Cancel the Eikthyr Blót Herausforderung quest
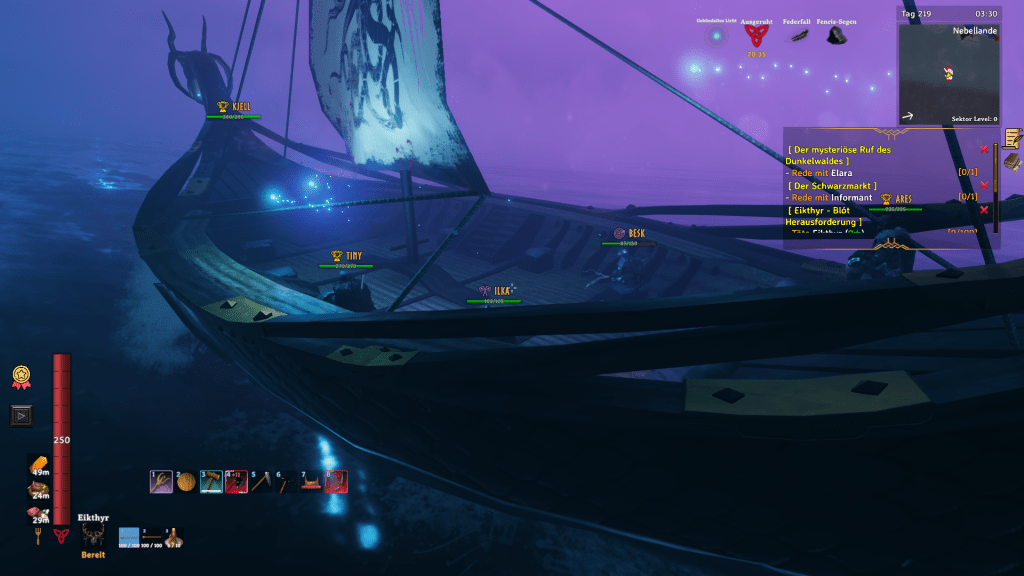Viewport: 1024px width, 576px height. pos(984,209)
